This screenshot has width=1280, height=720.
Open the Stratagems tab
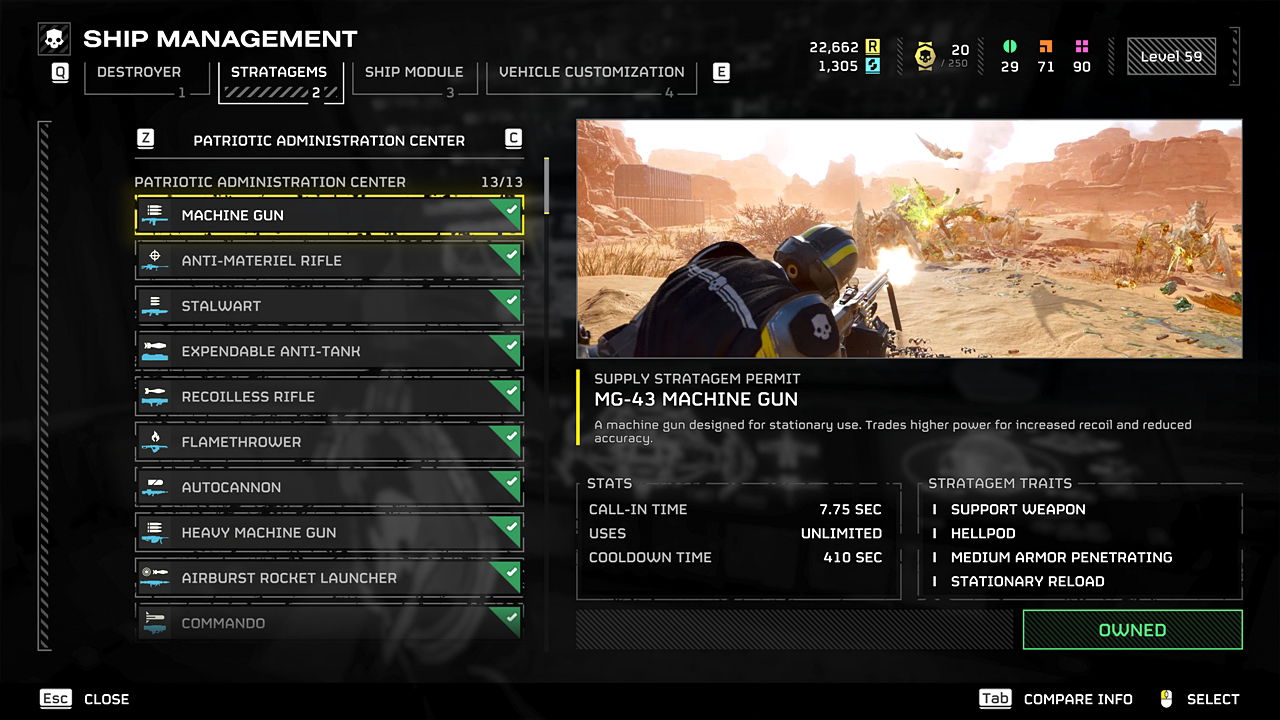279,73
